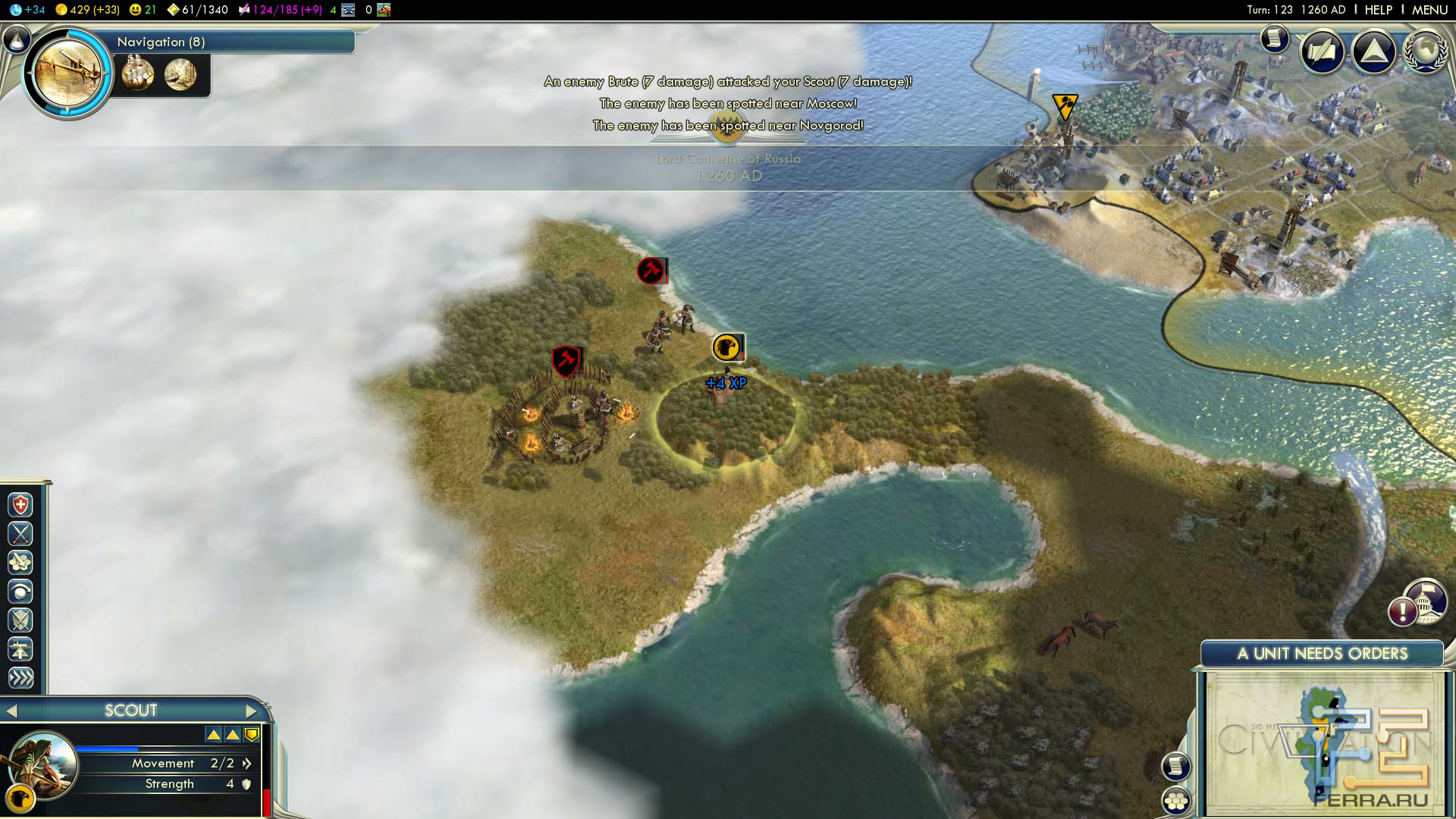The image size is (1456, 819).
Task: Open the Navigation research tech panel
Action: 68,73
